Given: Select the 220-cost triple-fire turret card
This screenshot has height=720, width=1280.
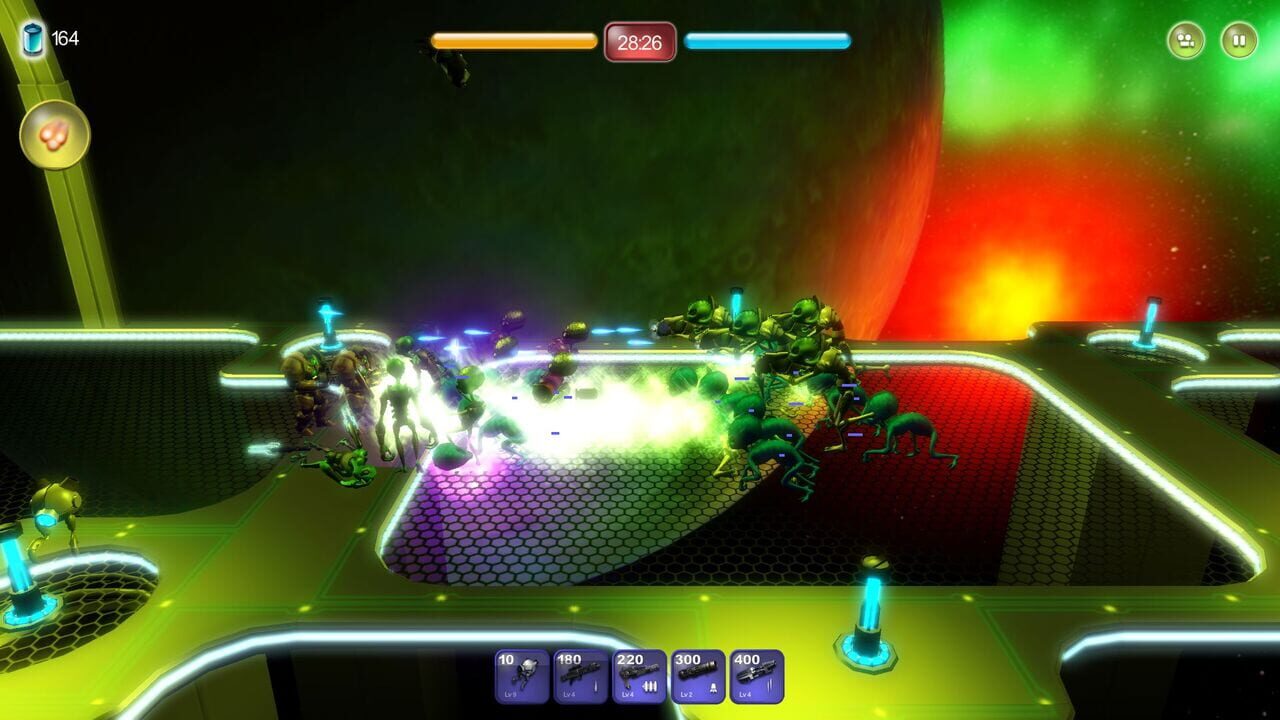Looking at the screenshot, I should point(640,675).
